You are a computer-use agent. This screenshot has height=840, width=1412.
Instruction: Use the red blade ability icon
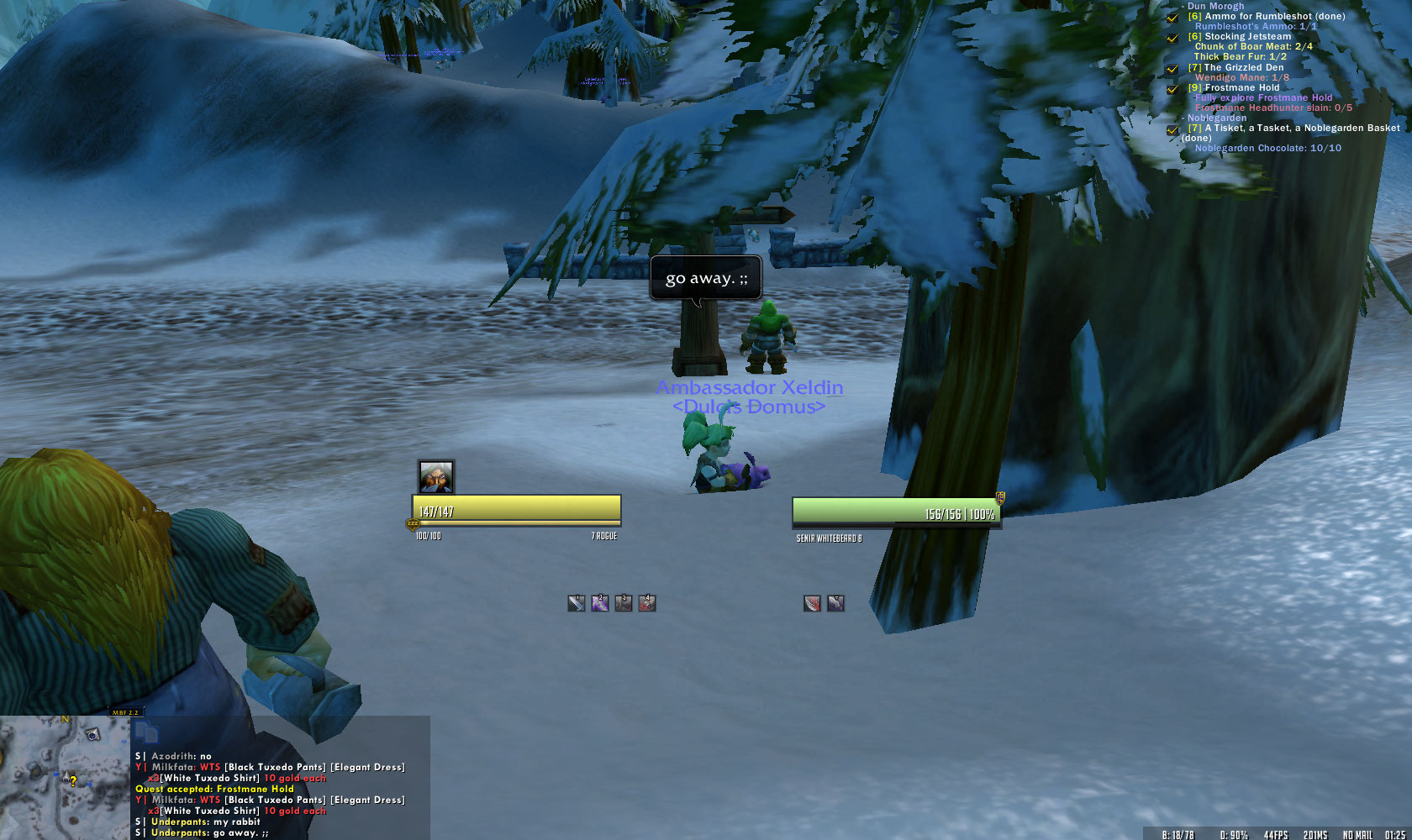[812, 603]
